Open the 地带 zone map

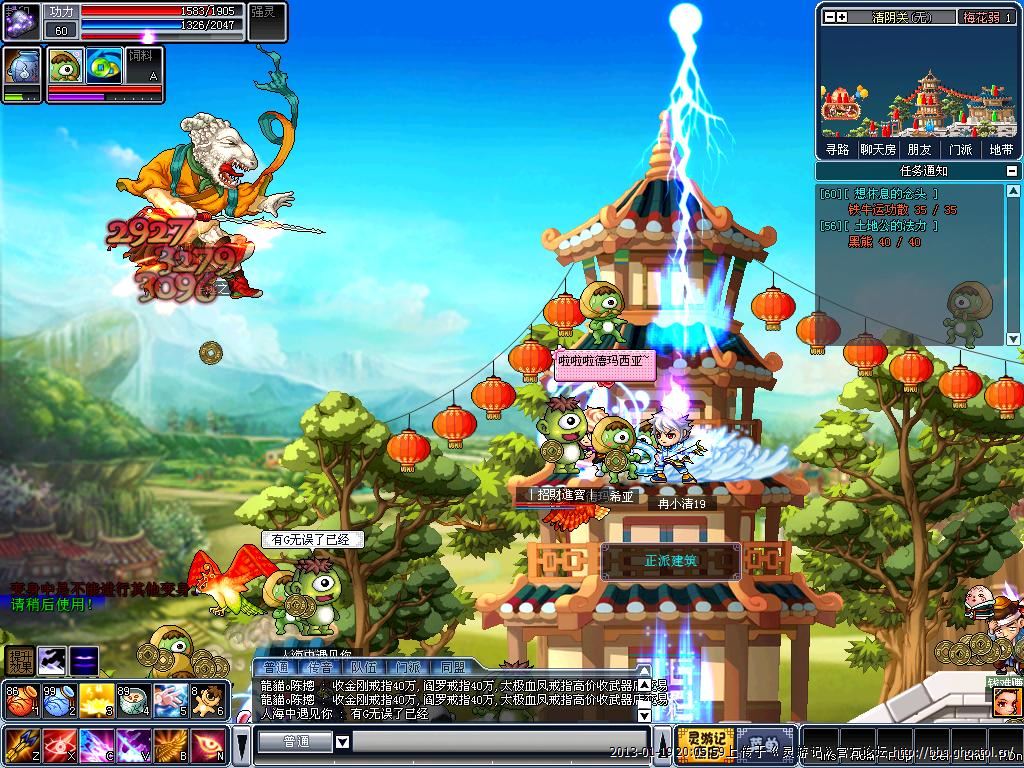pyautogui.click(x=1001, y=149)
